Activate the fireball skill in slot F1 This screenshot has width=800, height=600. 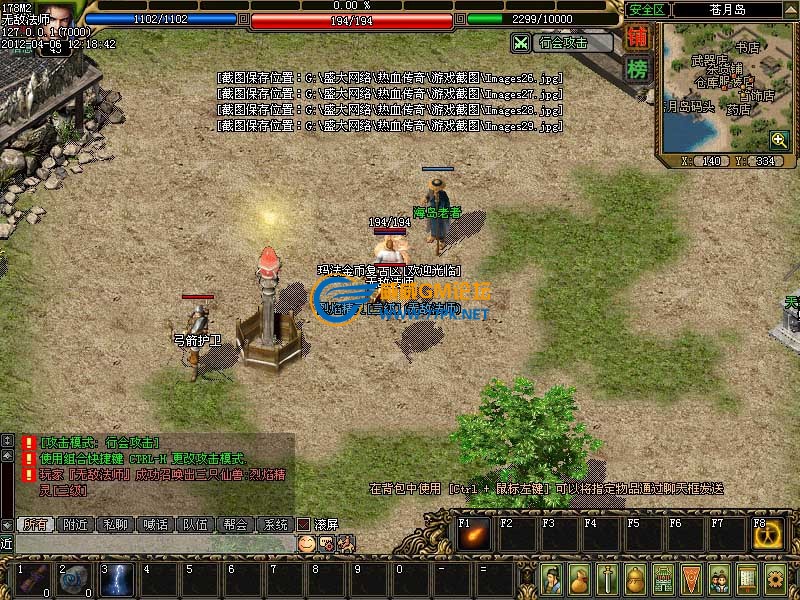[475, 535]
